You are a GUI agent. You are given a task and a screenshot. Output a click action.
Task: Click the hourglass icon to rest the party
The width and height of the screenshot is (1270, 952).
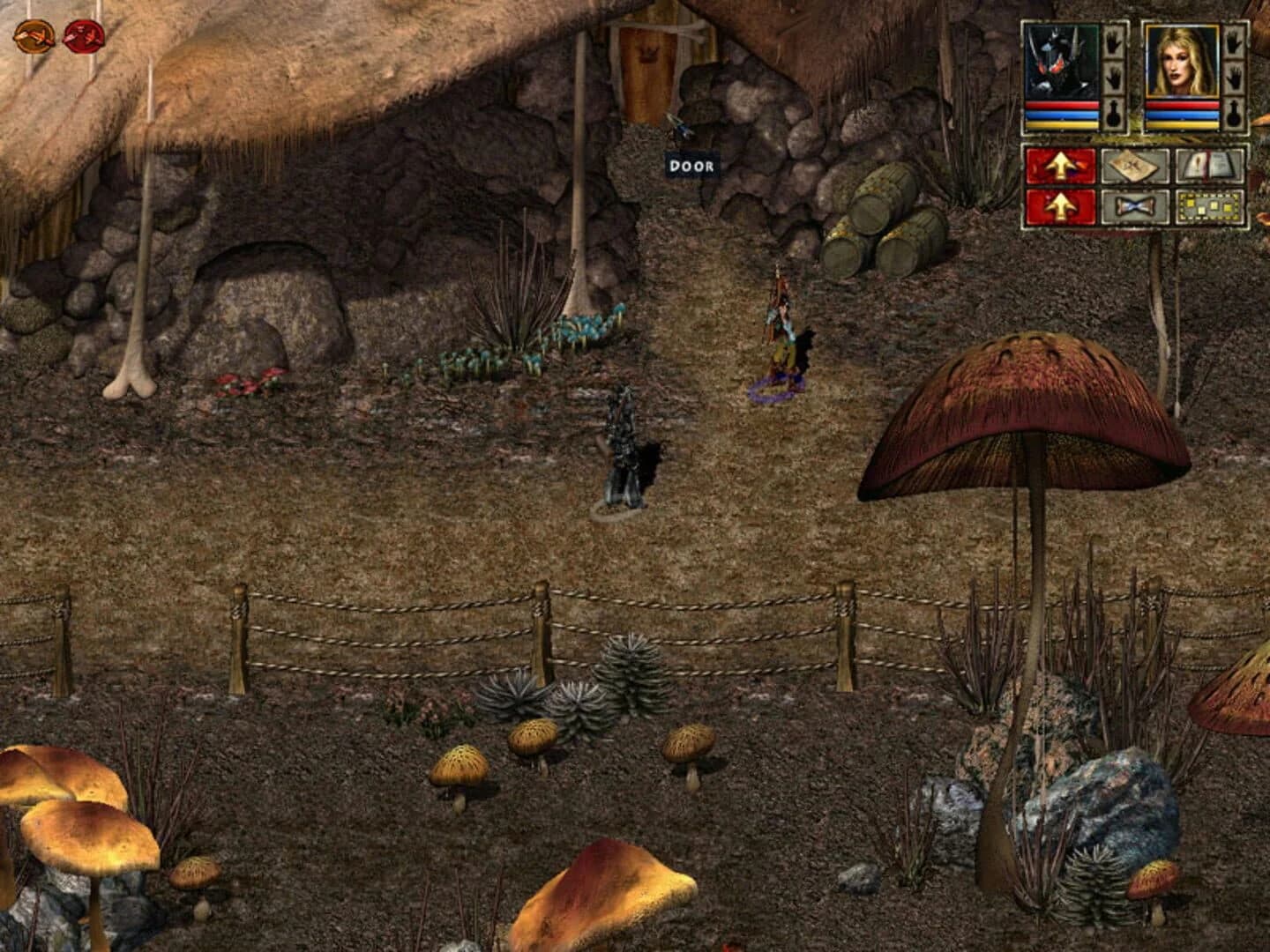1135,208
